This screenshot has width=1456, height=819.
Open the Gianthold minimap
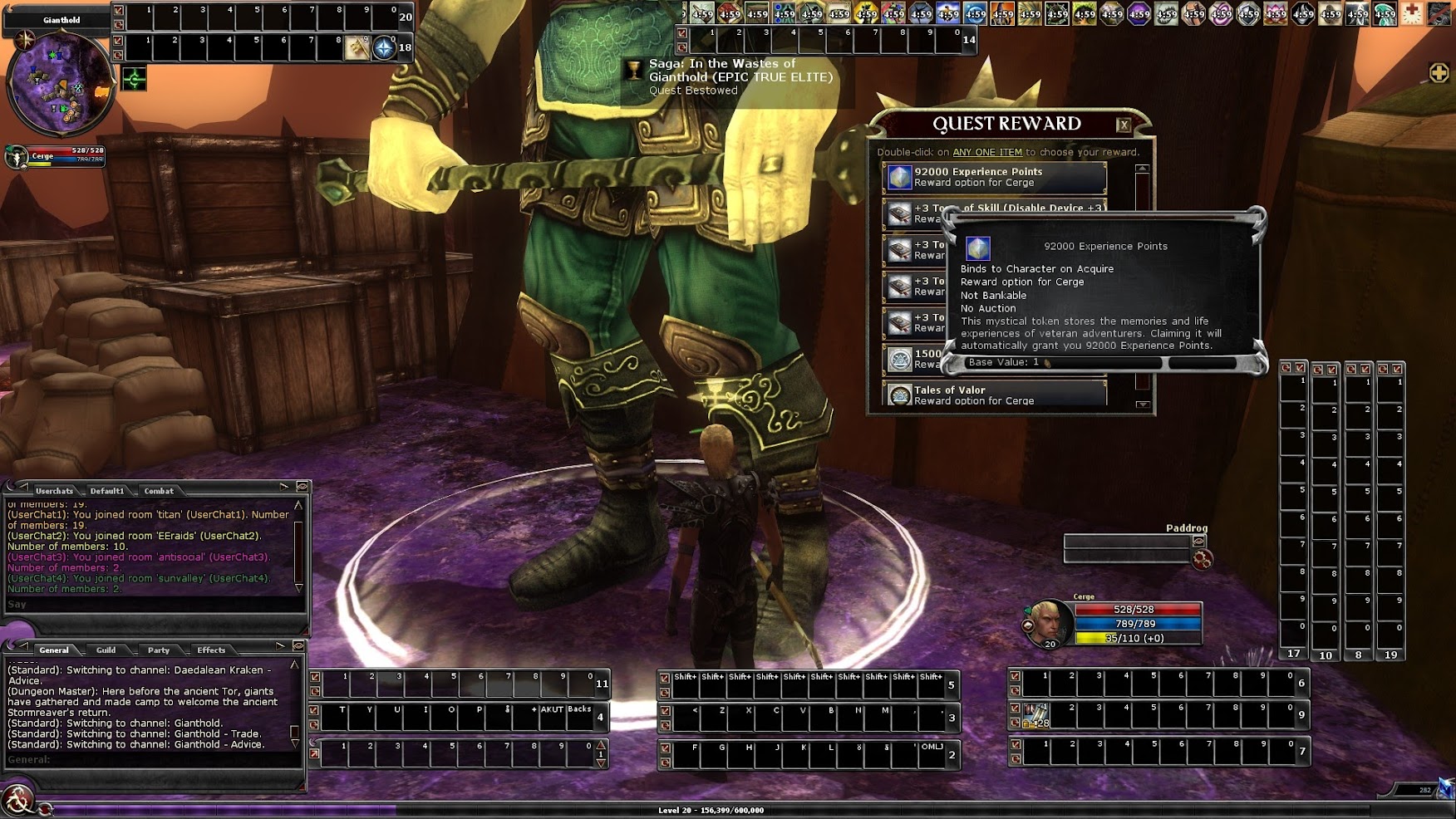pyautogui.click(x=60, y=83)
